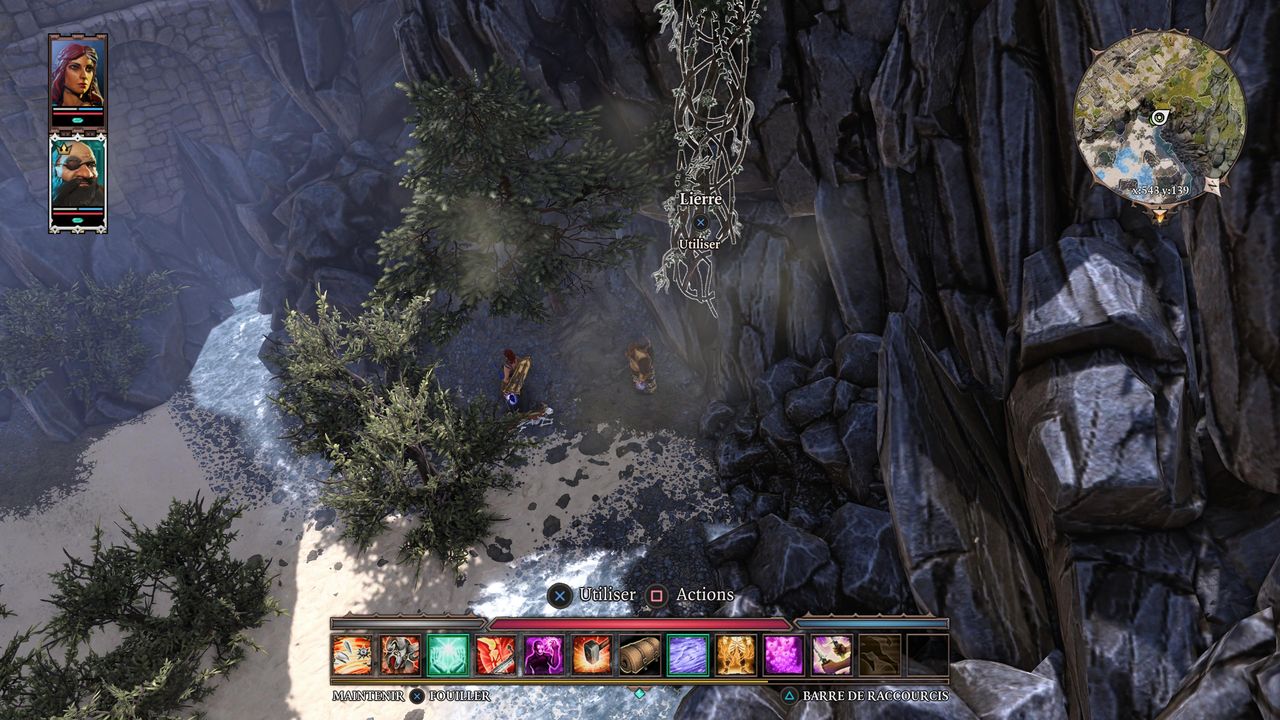Activate the red sword-strike skill

(496, 655)
